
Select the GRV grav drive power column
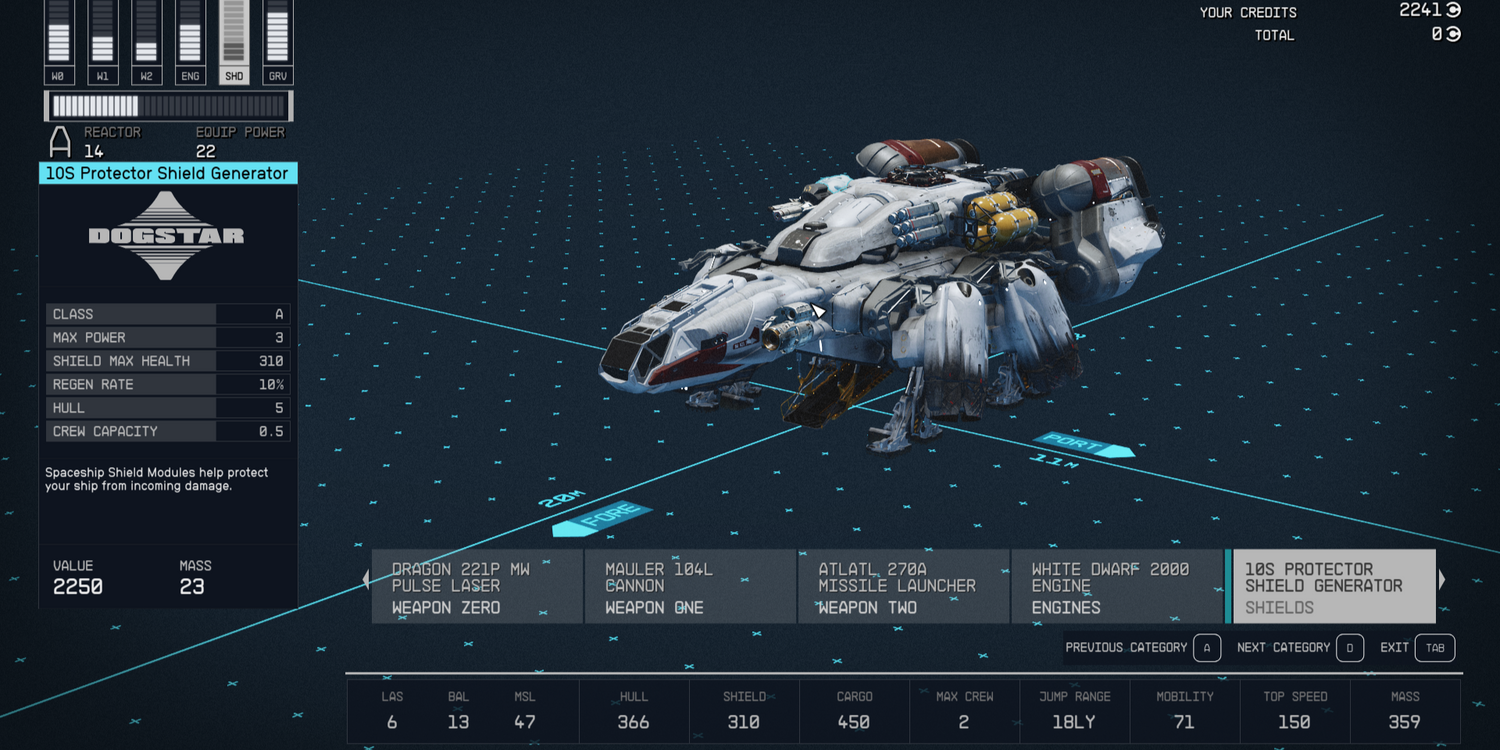tap(278, 42)
